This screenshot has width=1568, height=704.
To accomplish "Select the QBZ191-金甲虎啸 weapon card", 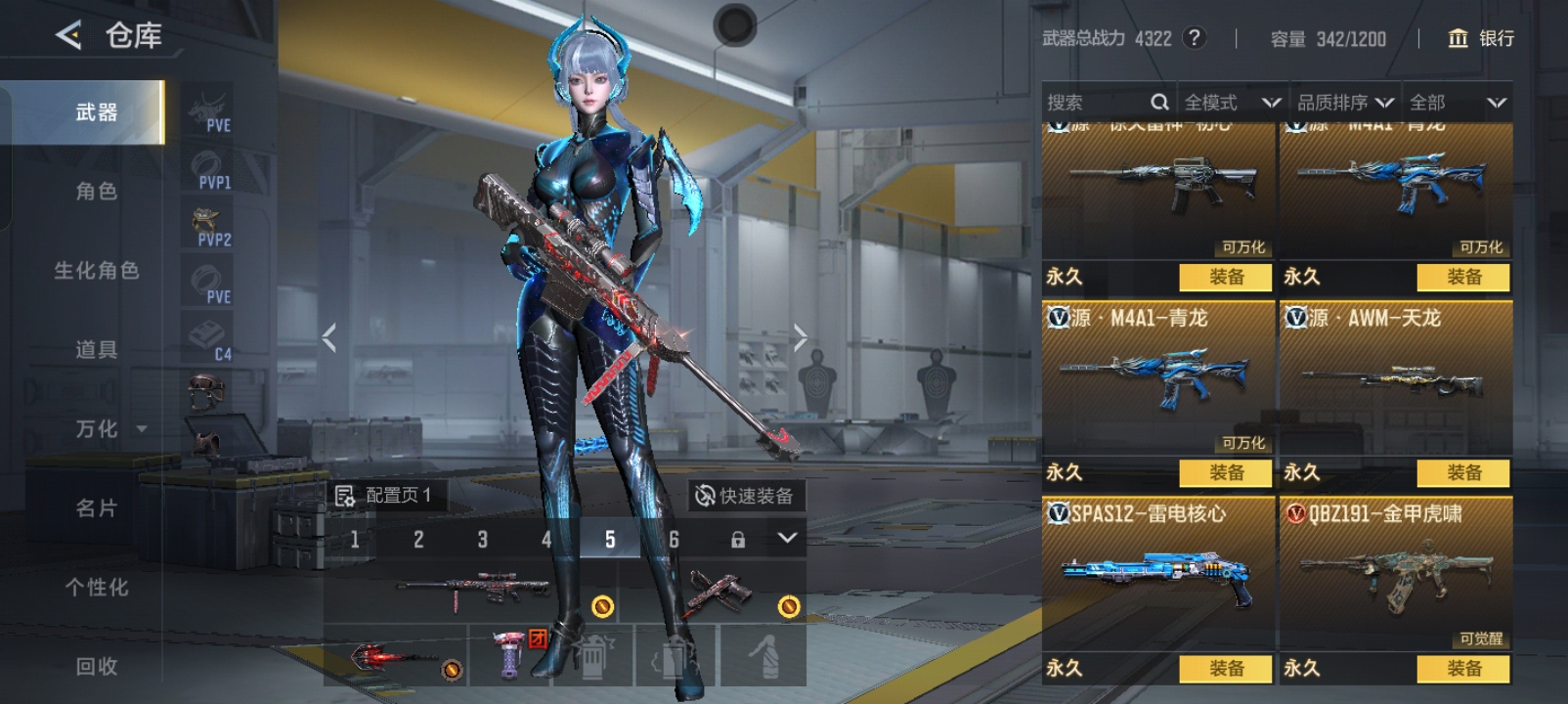I will coord(1396,572).
